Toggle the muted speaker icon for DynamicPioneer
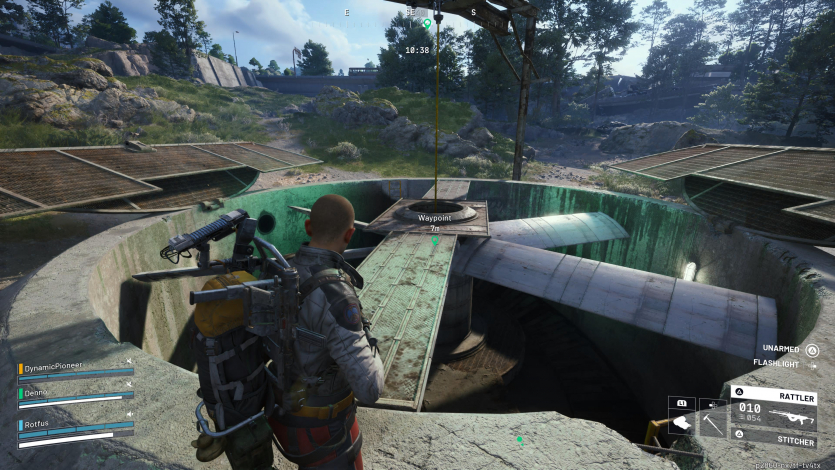835x470 pixels. click(x=129, y=361)
